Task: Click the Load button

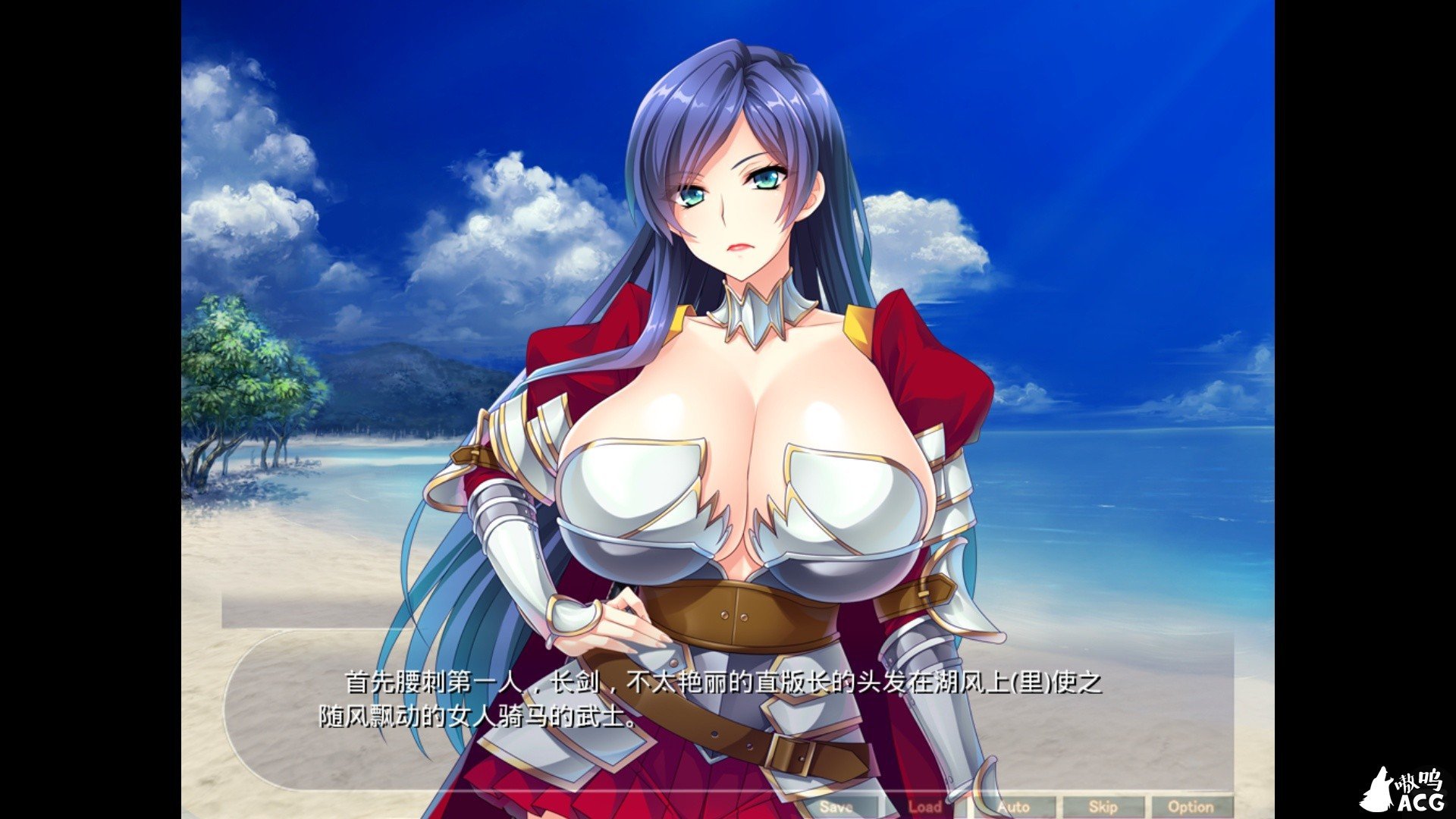Action: (927, 807)
